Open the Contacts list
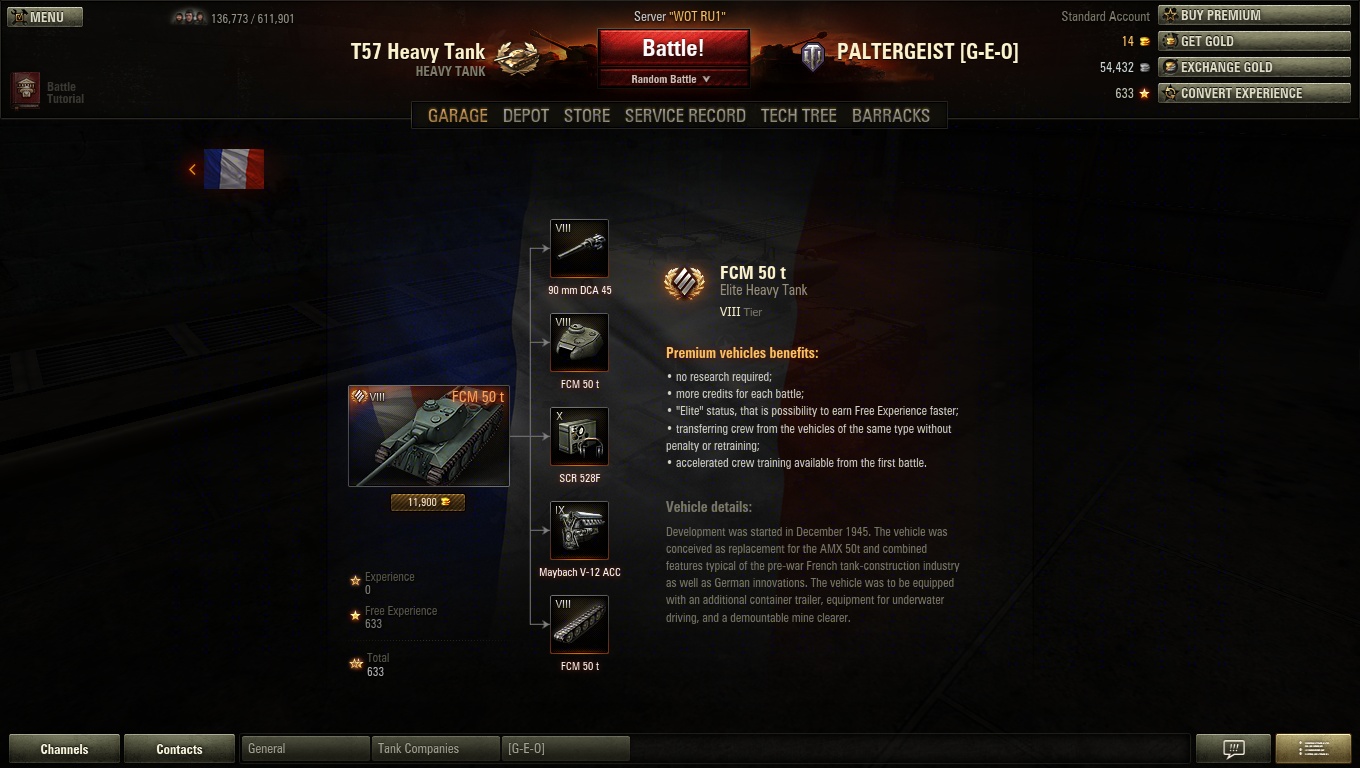The width and height of the screenshot is (1360, 768). (179, 749)
